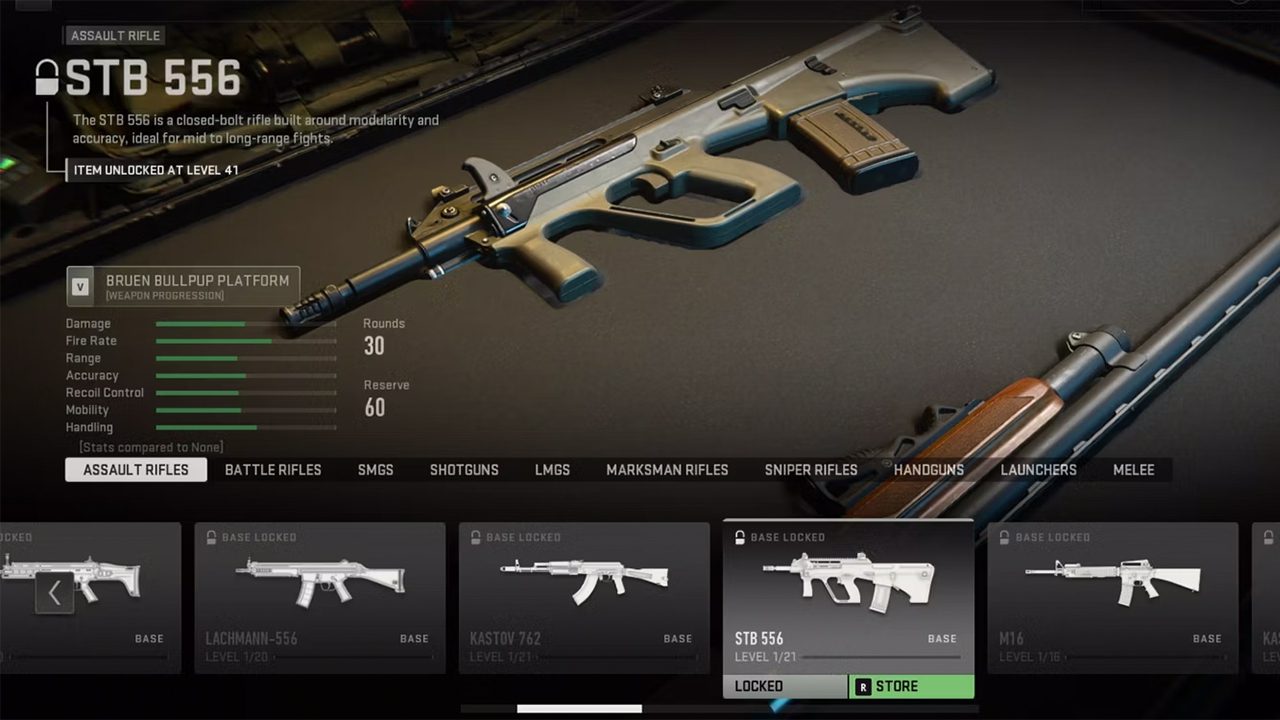Click the STB 556 weapon card
The height and width of the screenshot is (720, 1280).
click(848, 597)
